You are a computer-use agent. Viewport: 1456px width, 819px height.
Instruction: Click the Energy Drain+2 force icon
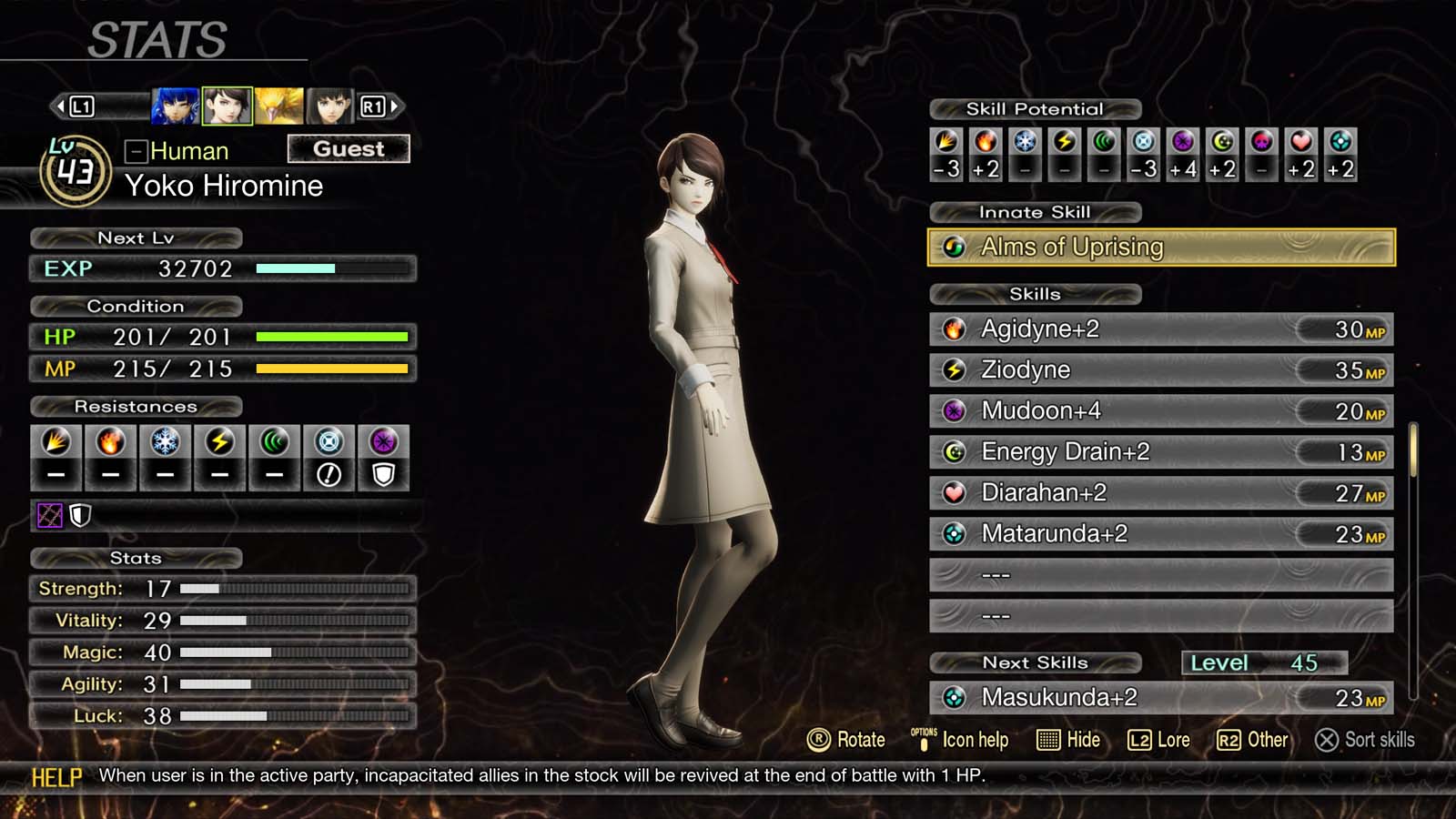(954, 451)
